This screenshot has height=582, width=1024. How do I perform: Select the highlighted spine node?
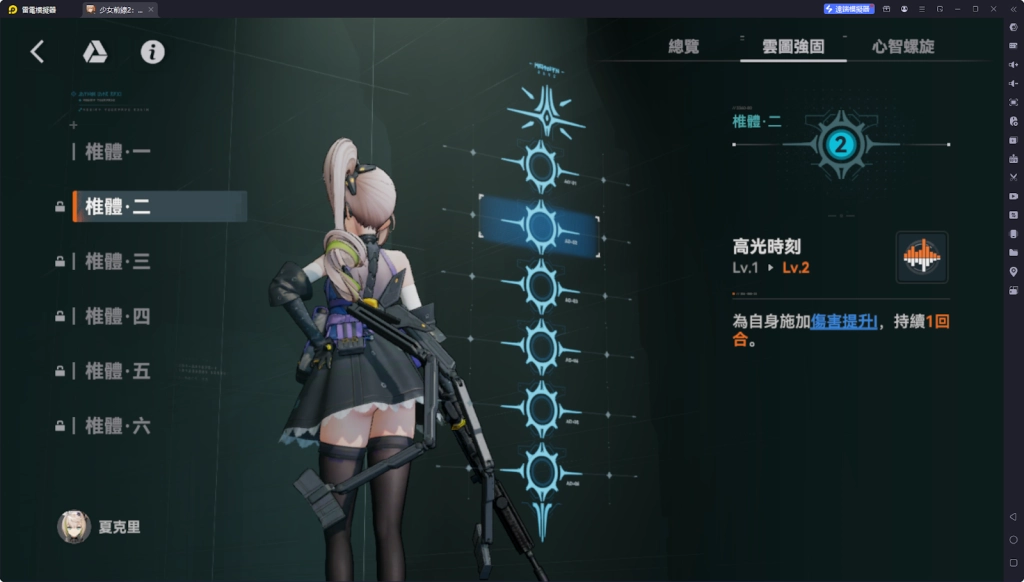pyautogui.click(x=541, y=227)
